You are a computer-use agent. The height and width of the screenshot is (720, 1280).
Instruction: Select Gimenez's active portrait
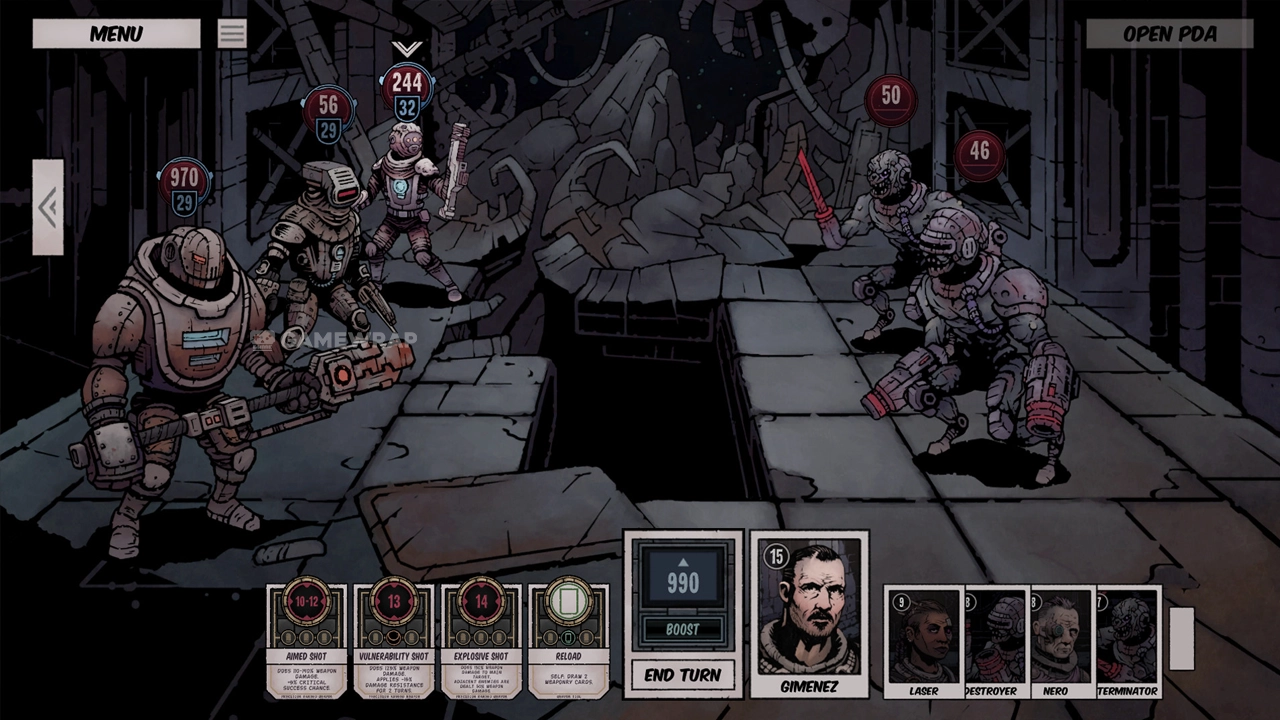[809, 614]
